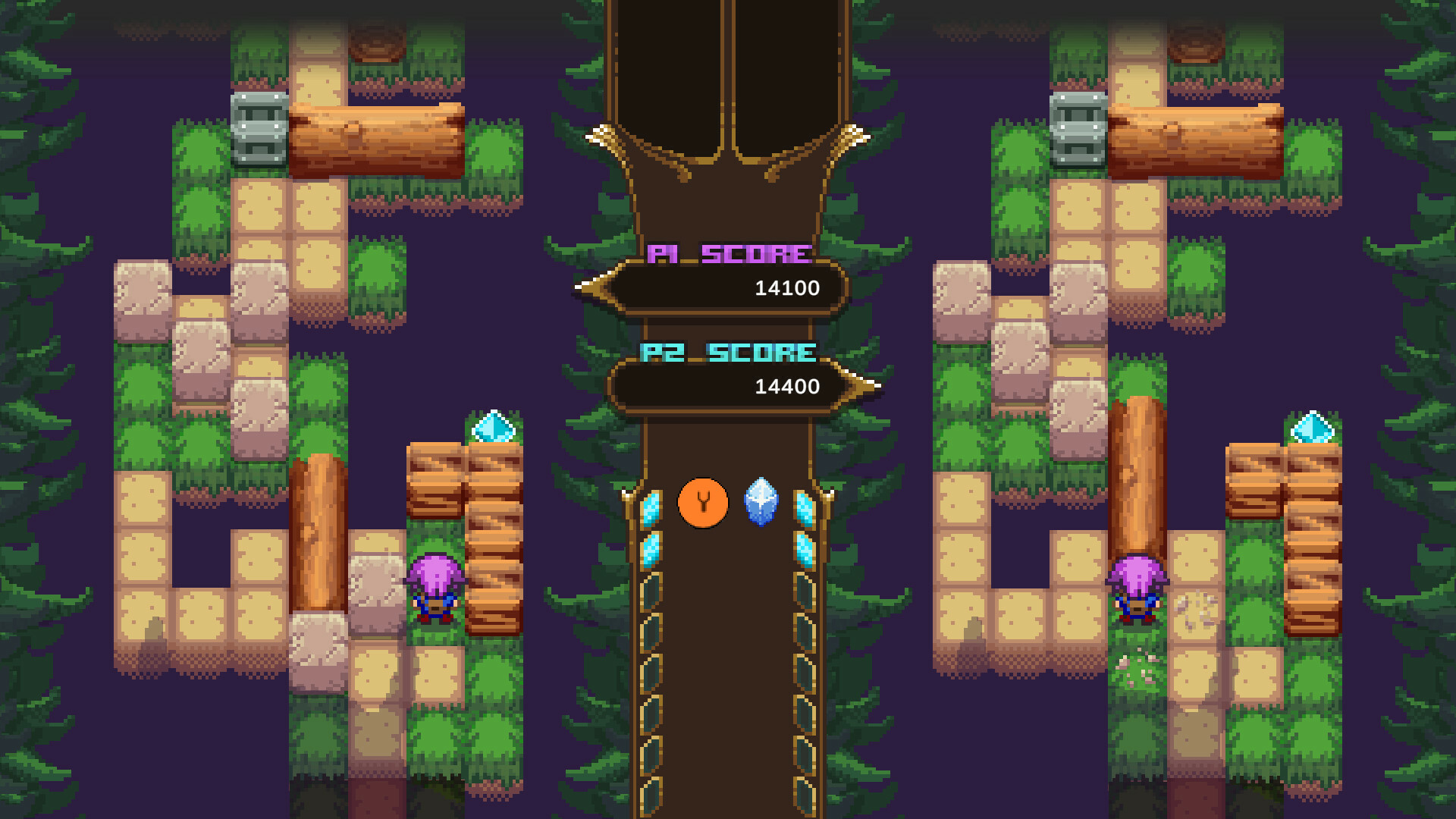Screen dimensions: 1456x819
Task: Select the P2 SCORE label
Action: point(726,351)
